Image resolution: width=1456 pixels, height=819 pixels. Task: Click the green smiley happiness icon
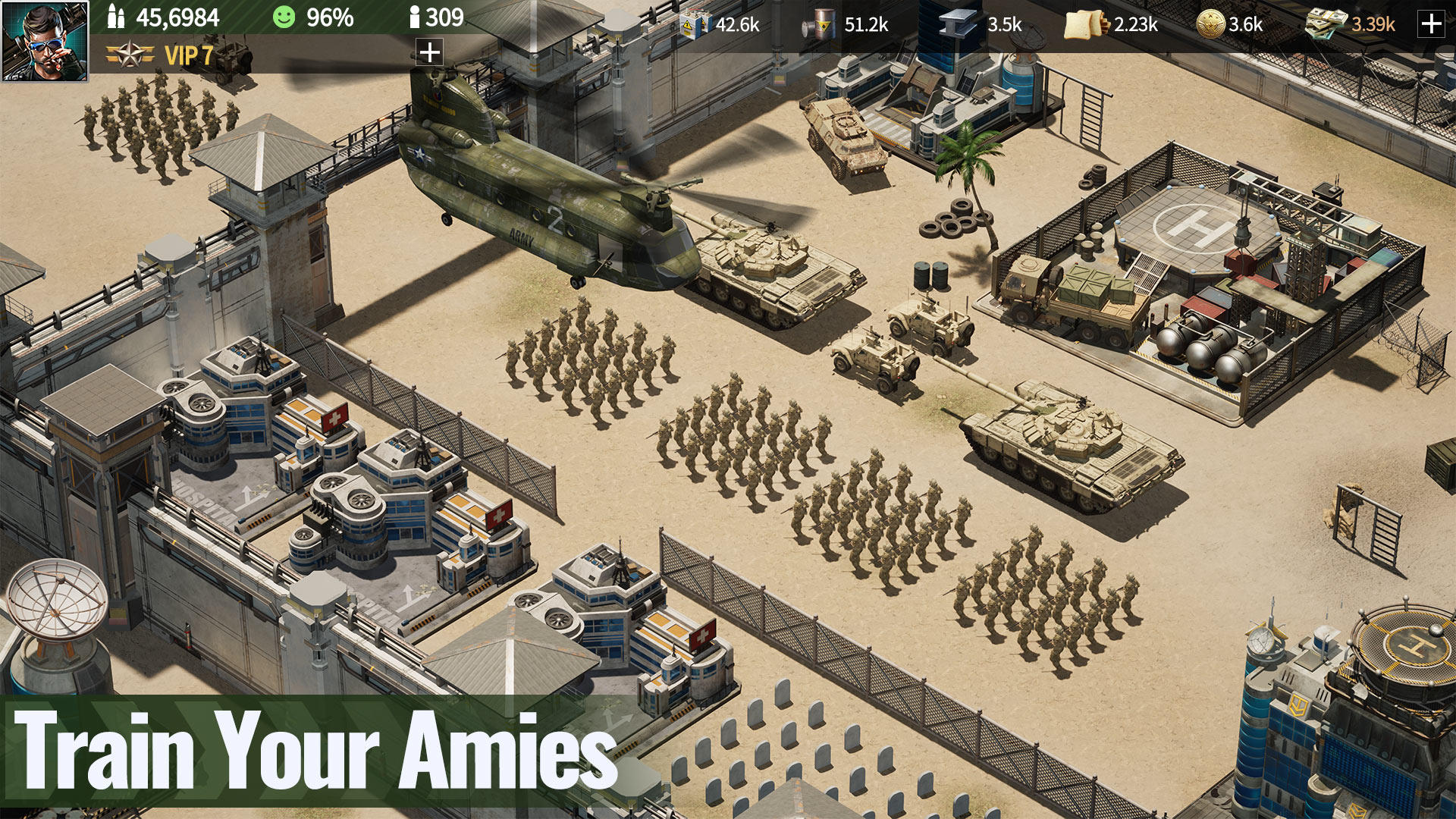(x=287, y=17)
